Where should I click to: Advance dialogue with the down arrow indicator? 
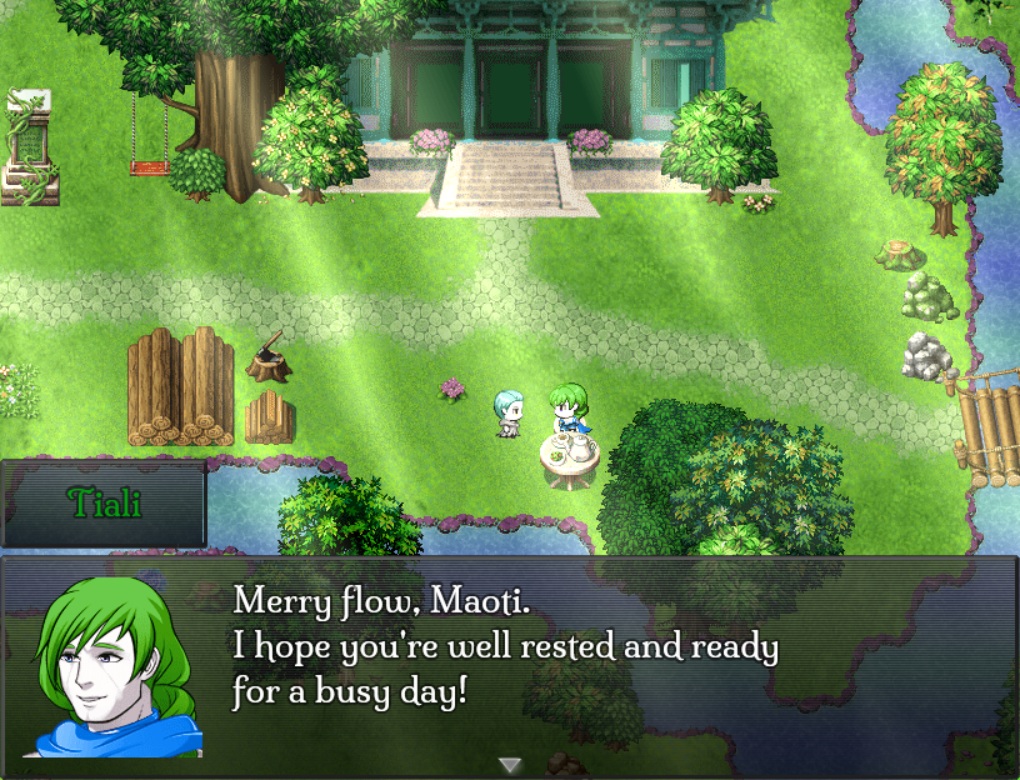click(x=510, y=765)
